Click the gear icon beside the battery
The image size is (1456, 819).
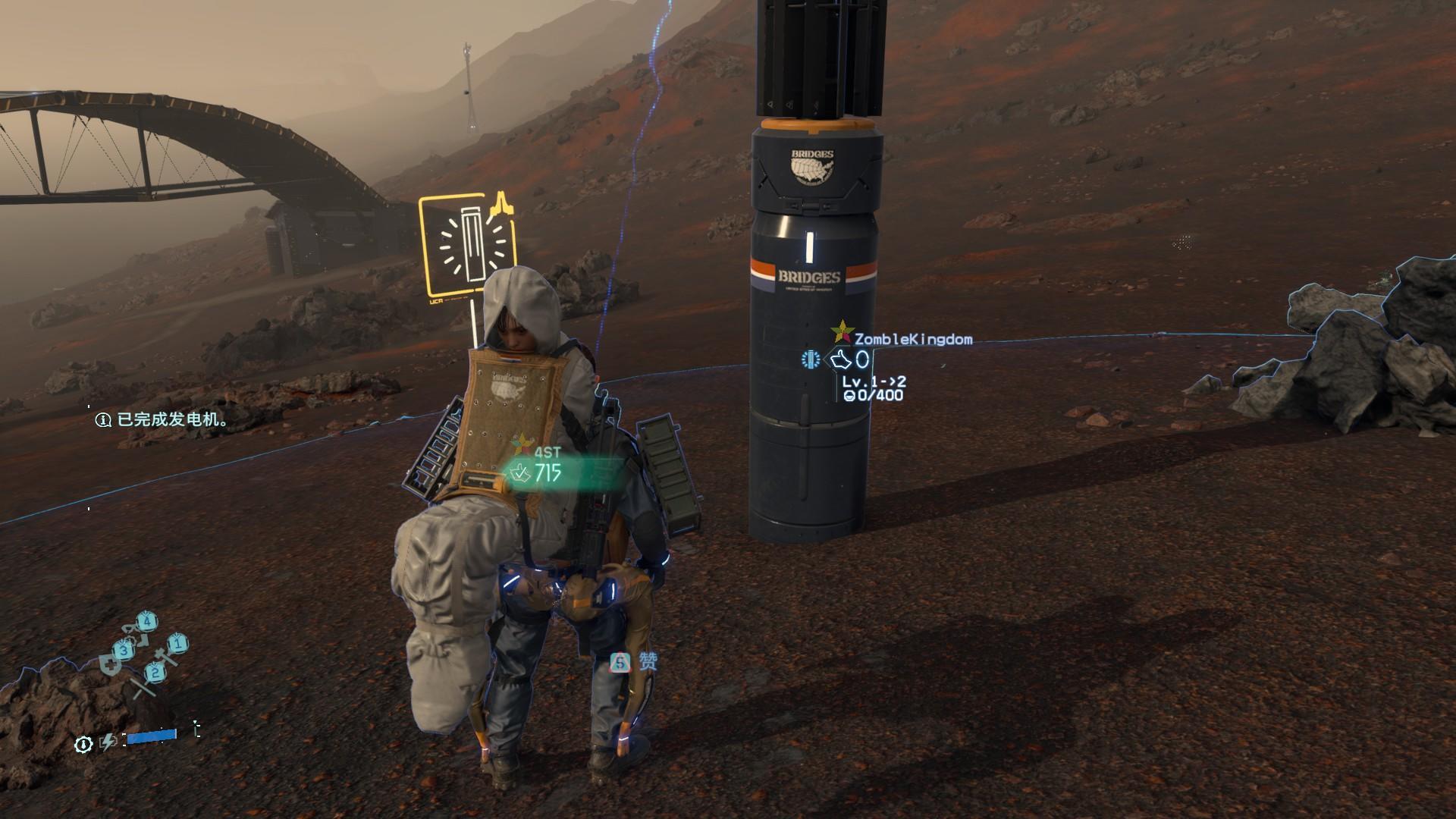pyautogui.click(x=83, y=744)
